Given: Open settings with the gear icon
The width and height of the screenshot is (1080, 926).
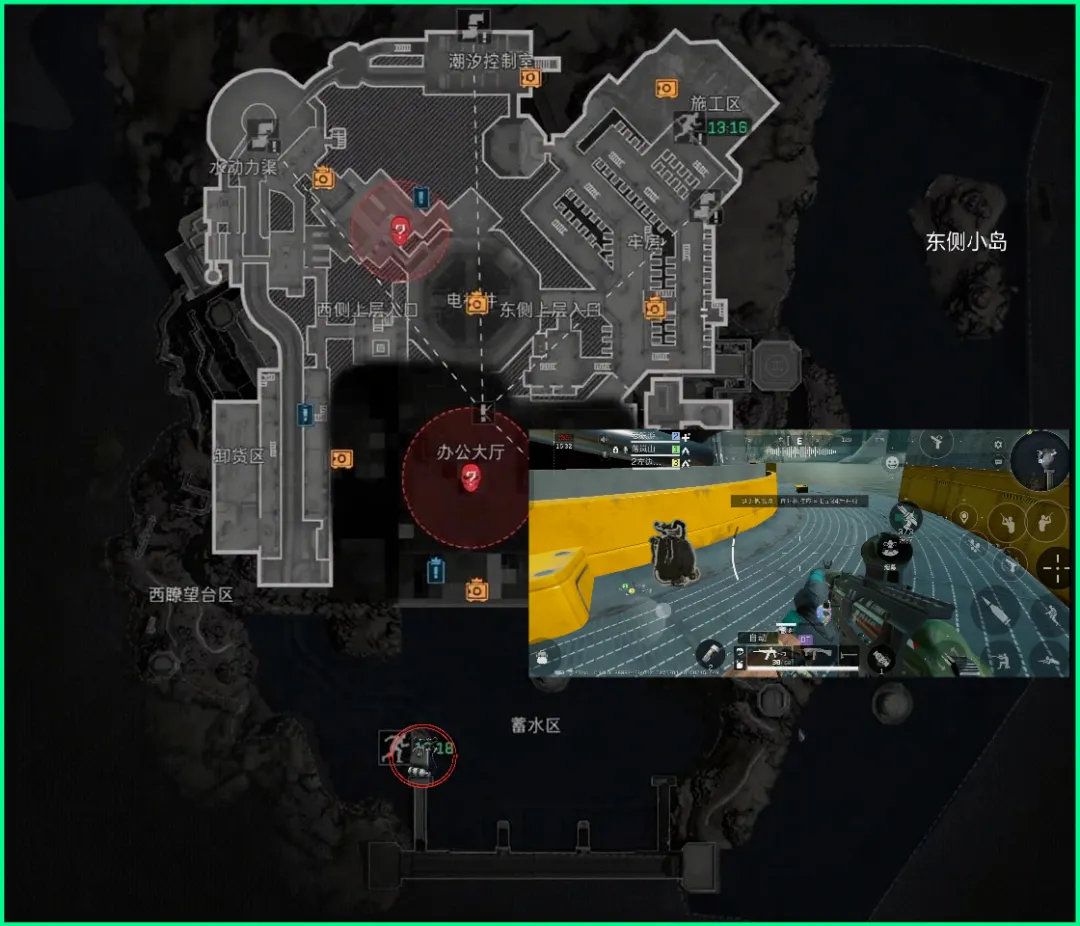Looking at the screenshot, I should click(997, 446).
